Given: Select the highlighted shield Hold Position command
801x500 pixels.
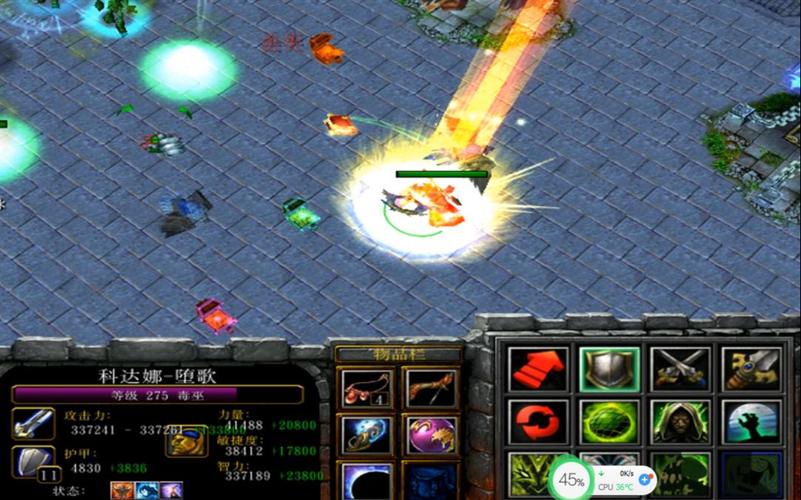Looking at the screenshot, I should pyautogui.click(x=609, y=370).
